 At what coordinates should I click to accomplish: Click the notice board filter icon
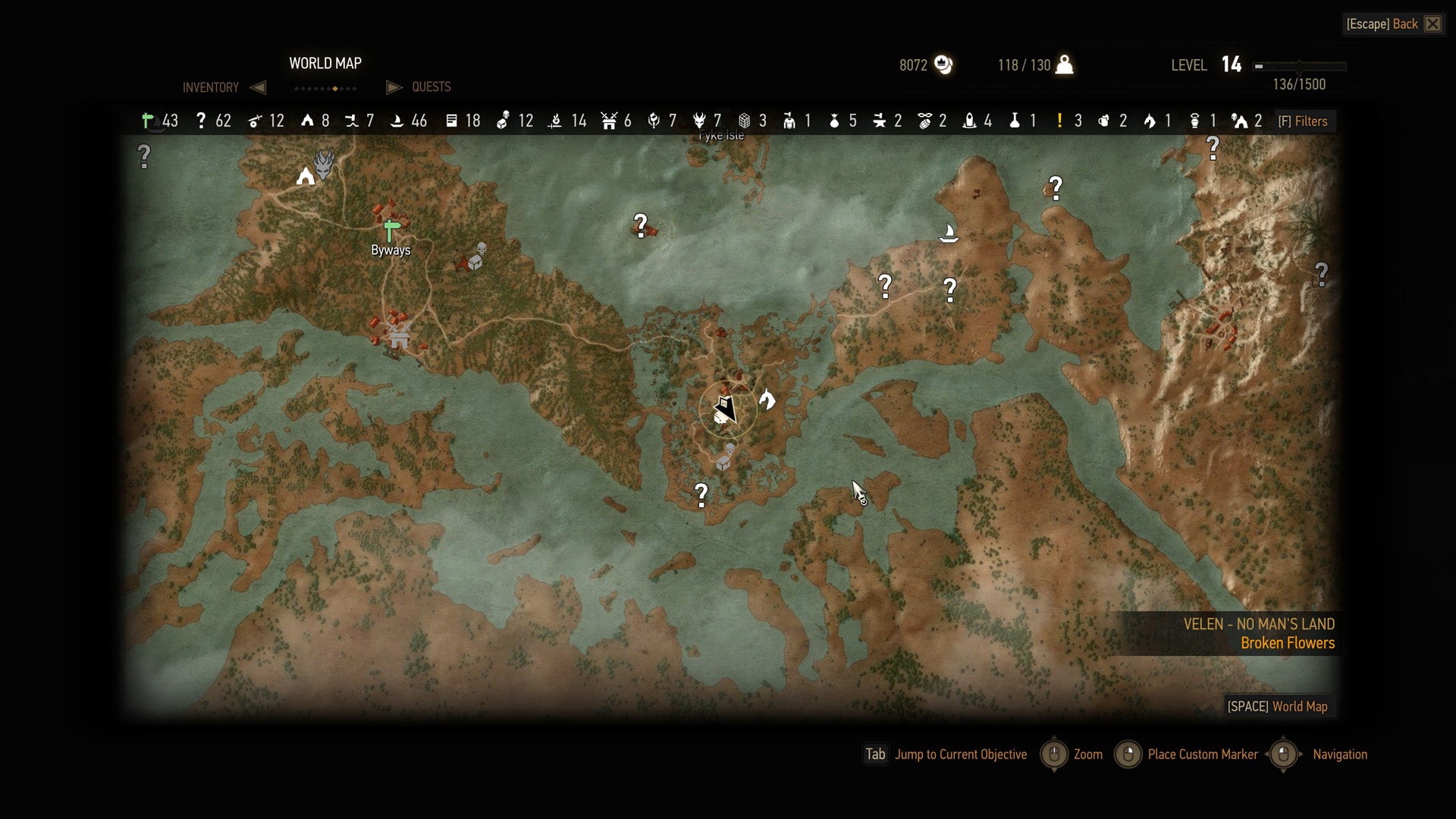point(452,121)
